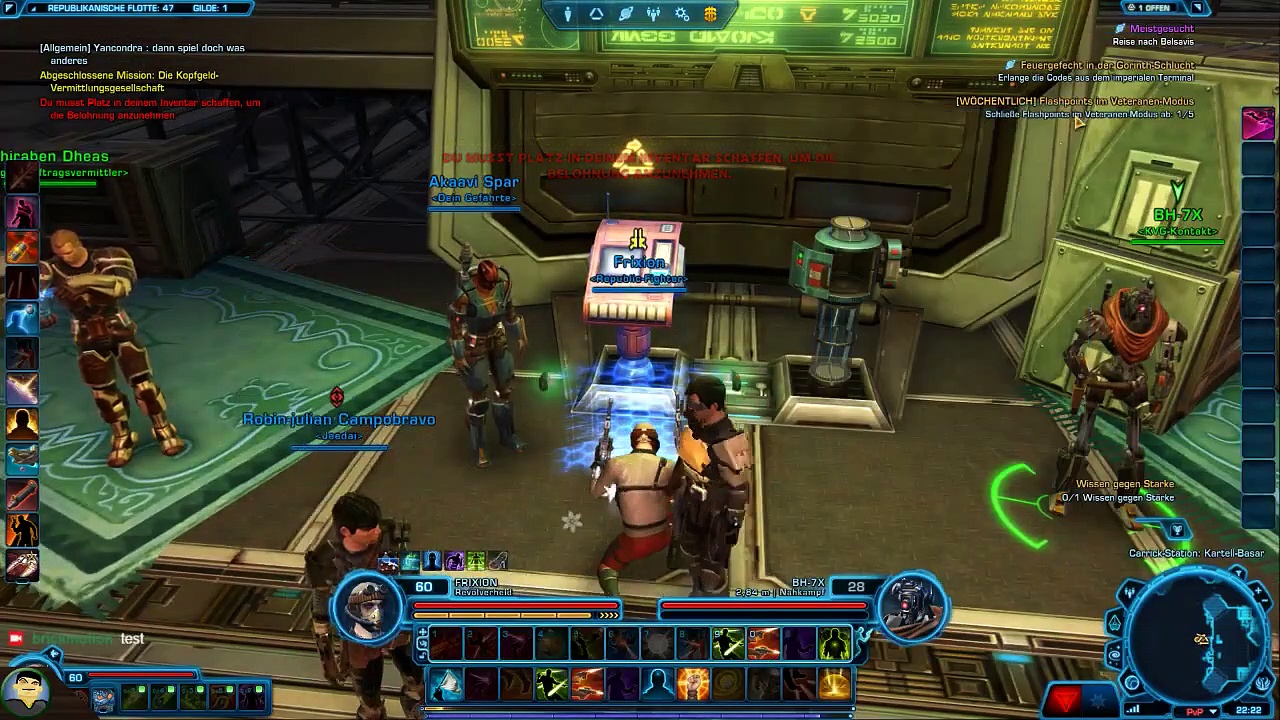Click the companion's blue robot ability icon
The width and height of the screenshot is (1280, 720).
click(x=103, y=698)
